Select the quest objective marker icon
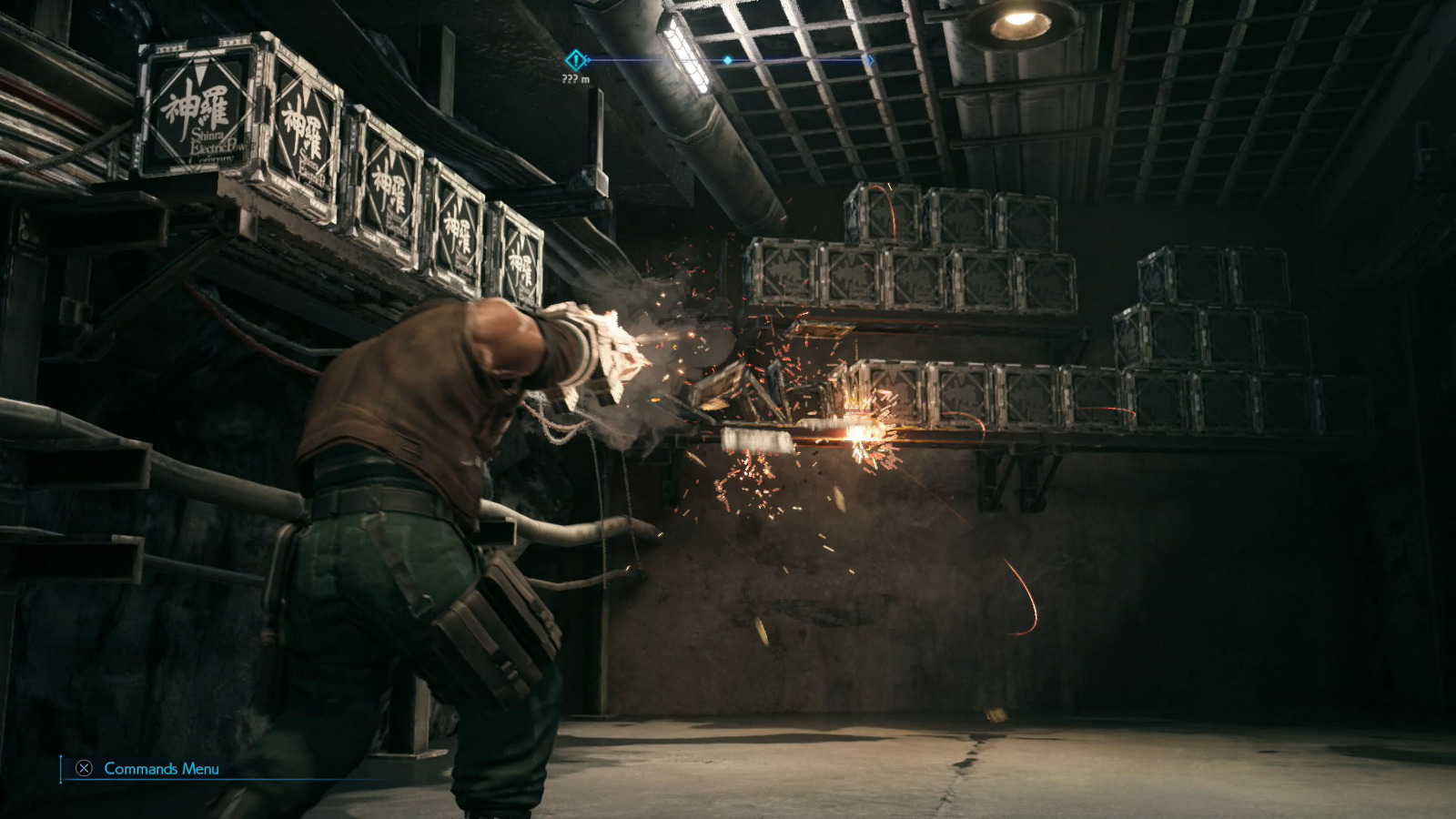 point(575,60)
